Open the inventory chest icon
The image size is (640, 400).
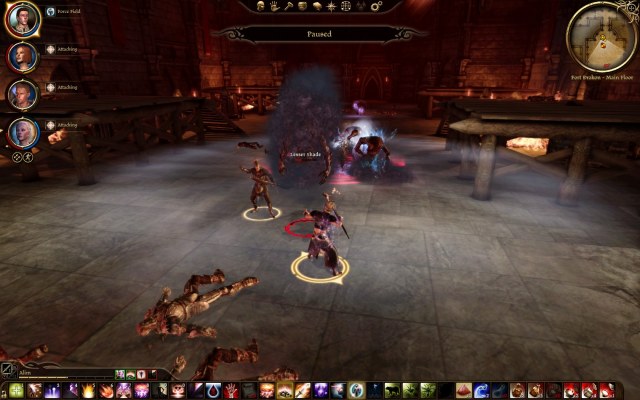click(302, 6)
